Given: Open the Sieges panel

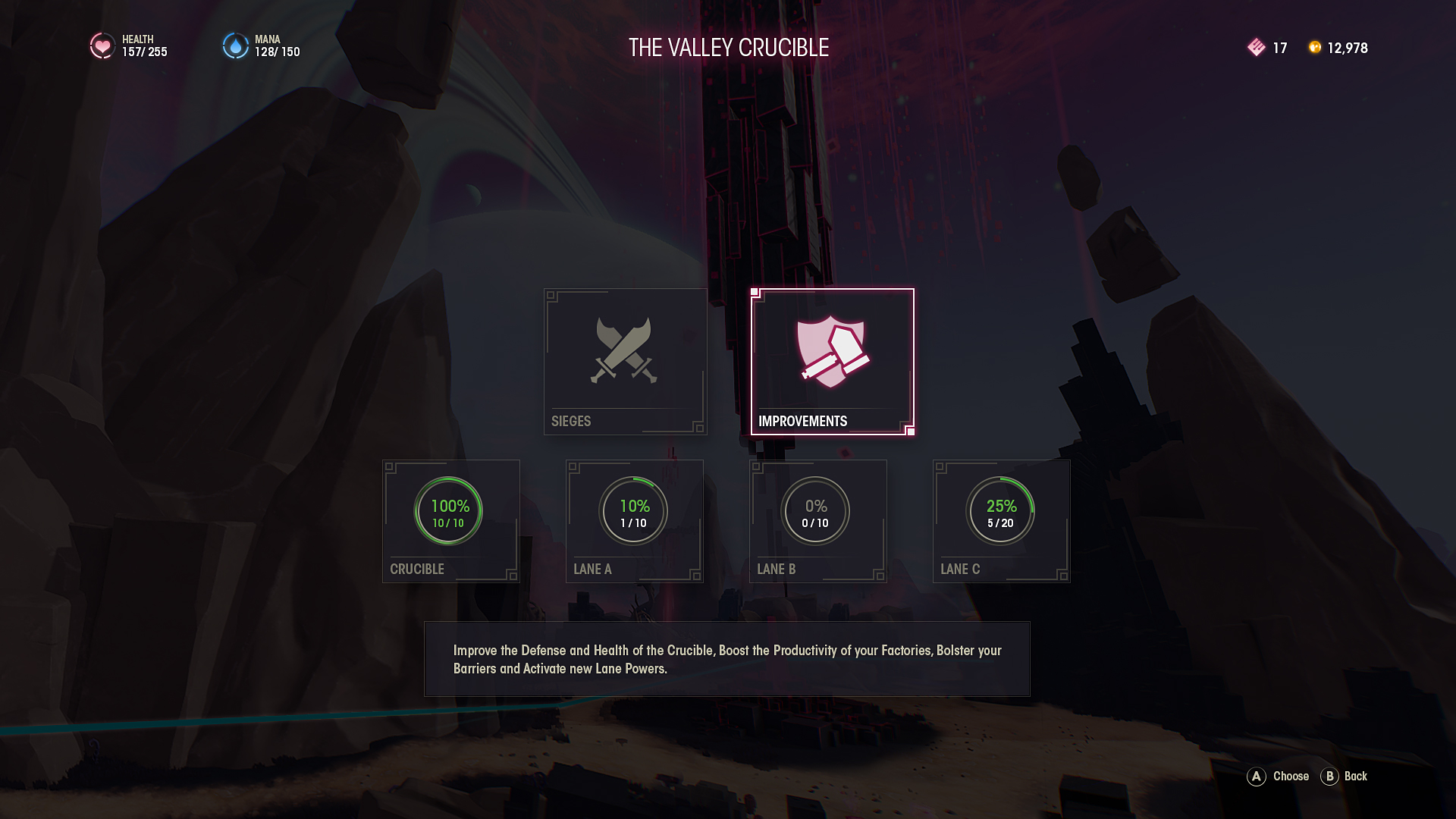Looking at the screenshot, I should tap(625, 361).
